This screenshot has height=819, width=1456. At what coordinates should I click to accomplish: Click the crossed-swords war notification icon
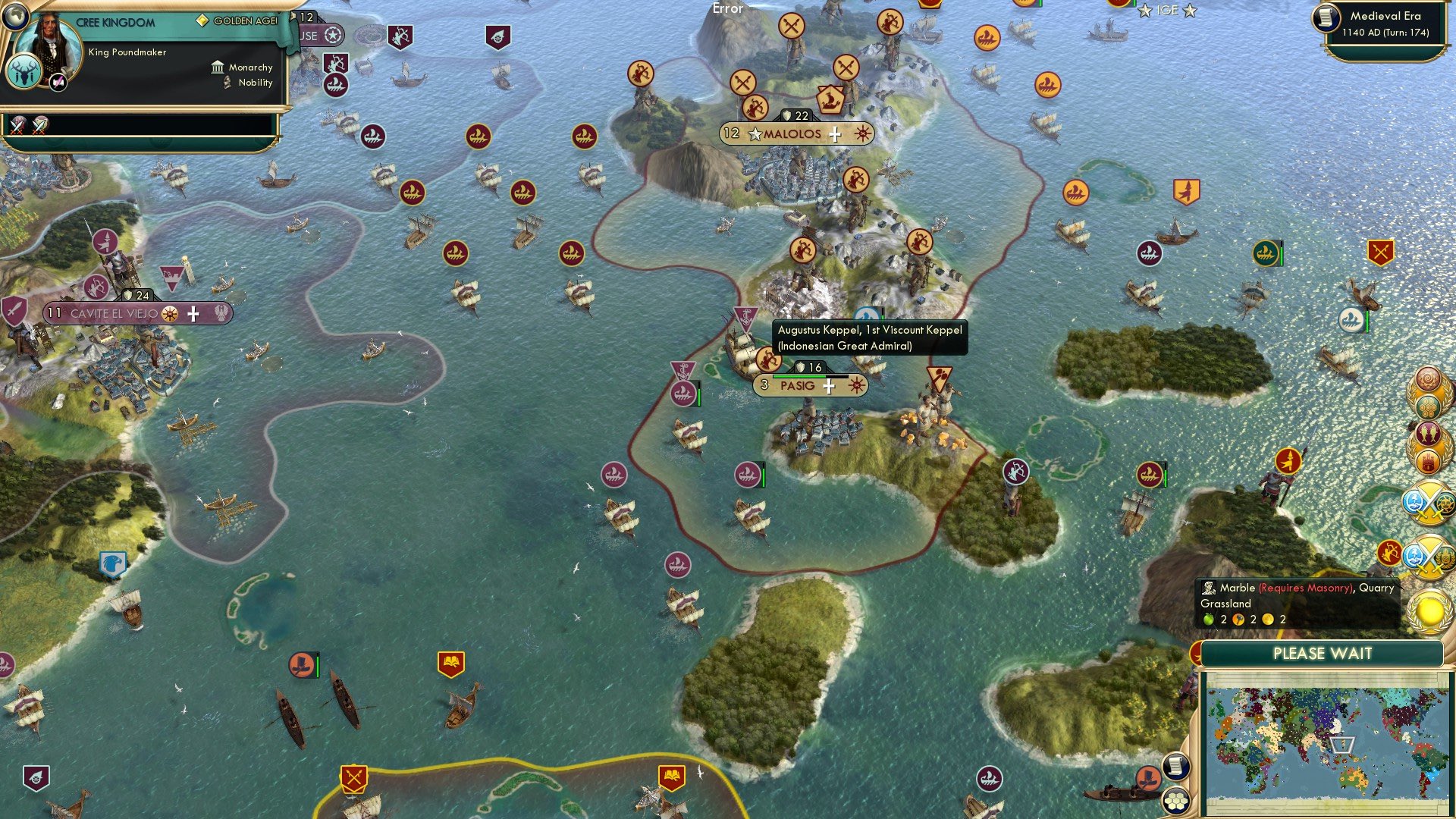1426,504
